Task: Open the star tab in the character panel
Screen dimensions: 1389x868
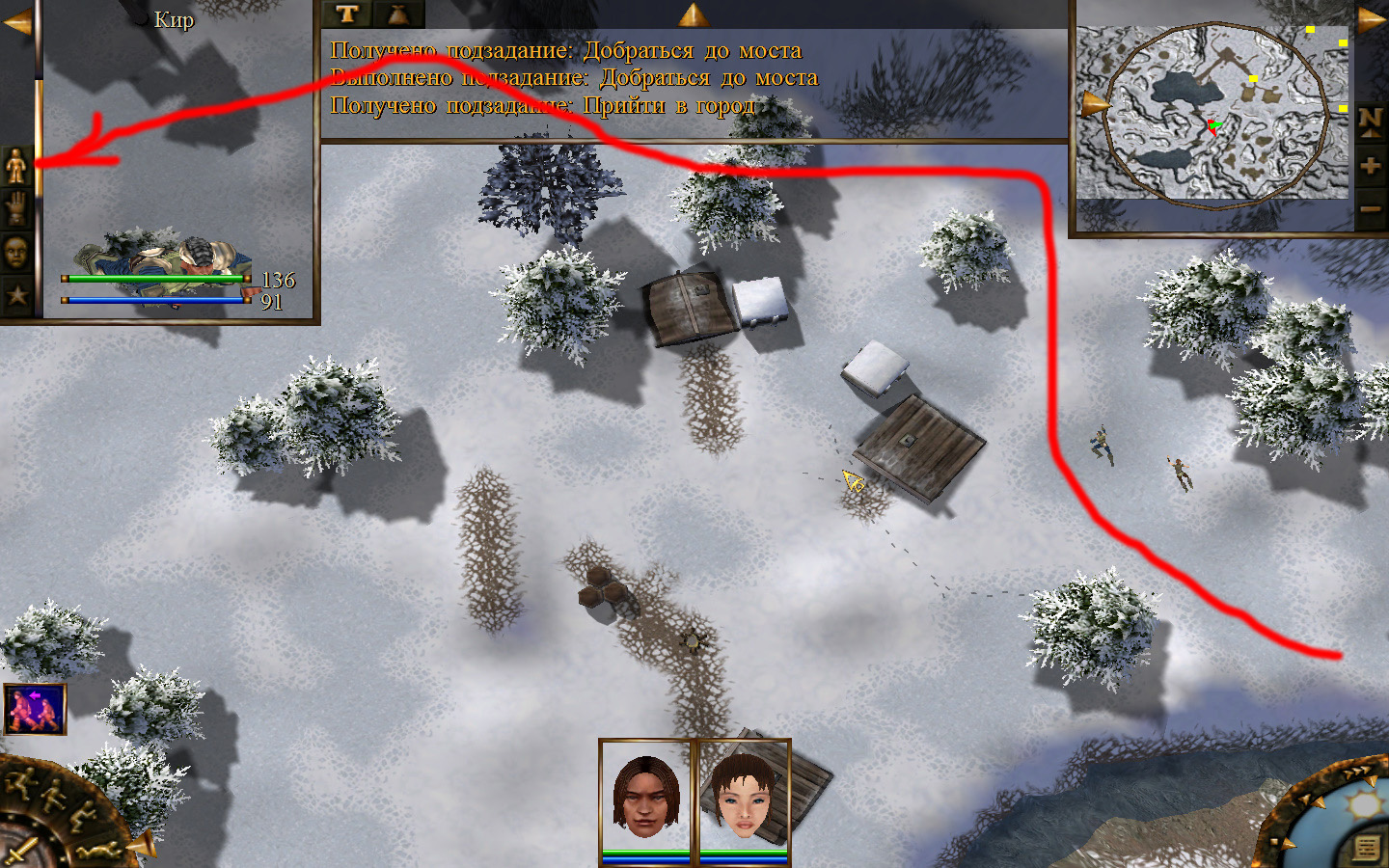Action: (16, 295)
